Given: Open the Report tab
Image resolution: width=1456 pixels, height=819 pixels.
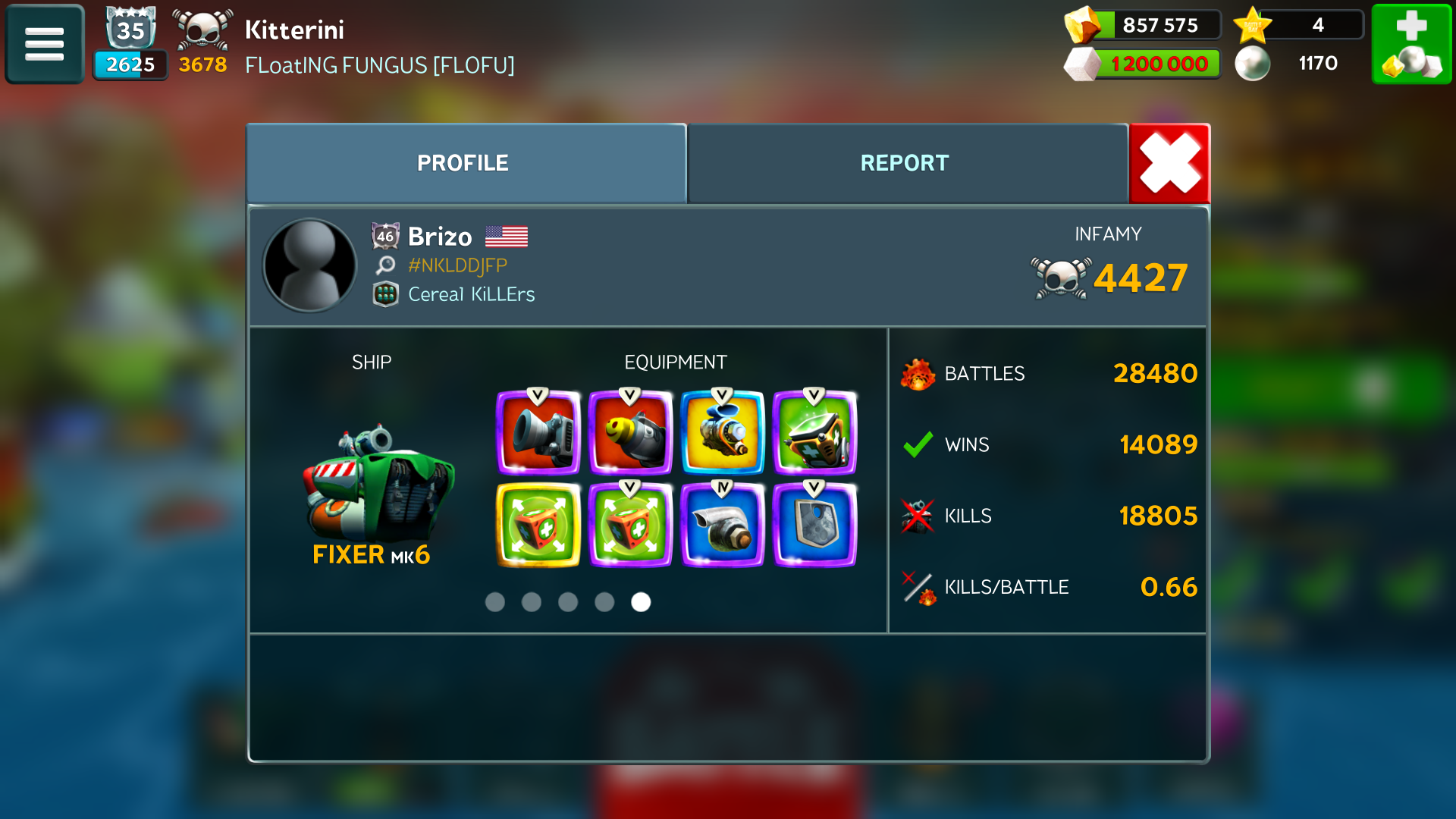Looking at the screenshot, I should click(905, 163).
